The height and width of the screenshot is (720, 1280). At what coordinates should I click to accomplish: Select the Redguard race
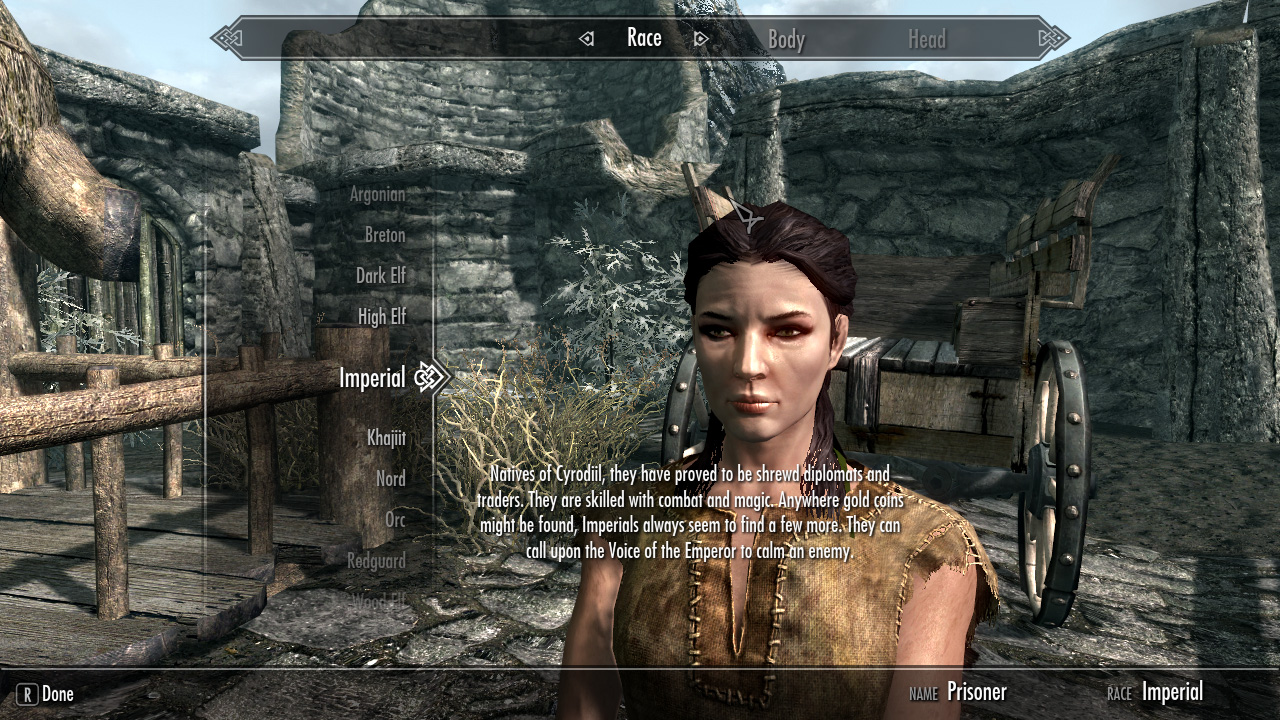tap(376, 561)
